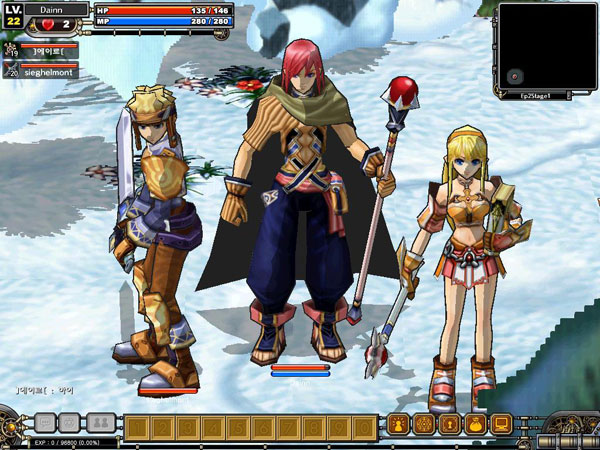Viewport: 600px width, 450px height.
Task: Open the orange grid-pattern menu icon
Action: pos(423,424)
